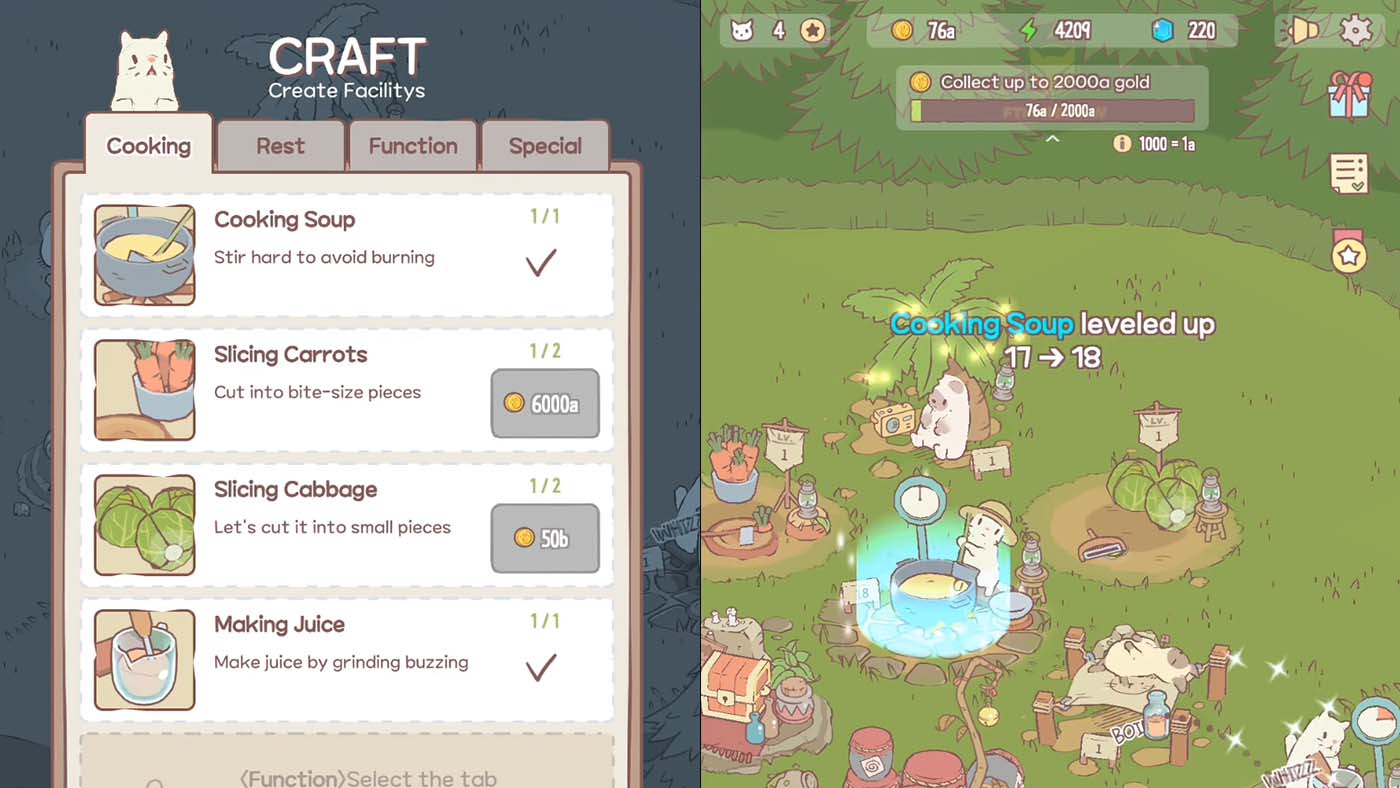
Task: Click the Cooking Soup completion checkmark
Action: (x=541, y=263)
